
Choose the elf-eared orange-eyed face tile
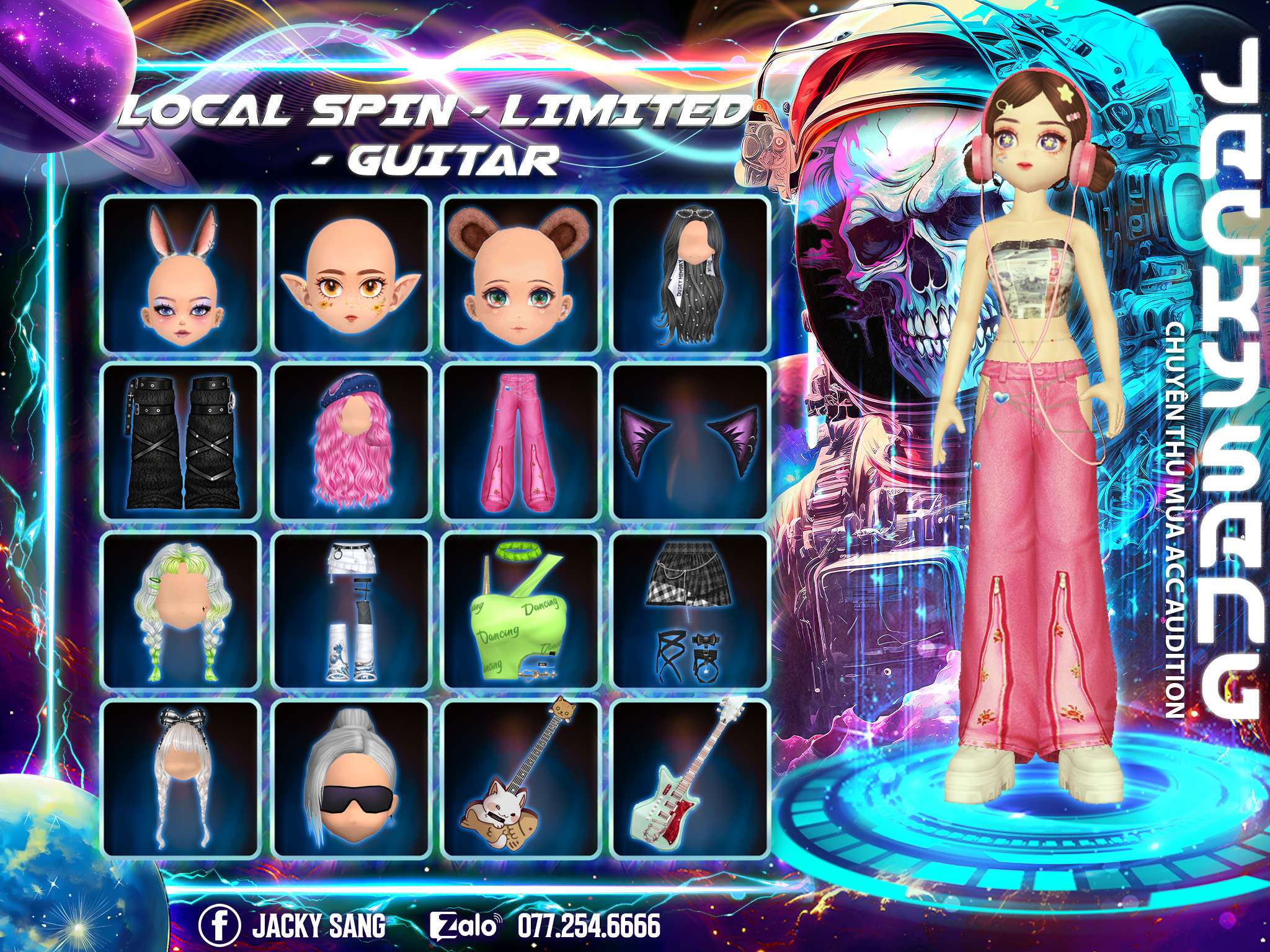pos(351,275)
